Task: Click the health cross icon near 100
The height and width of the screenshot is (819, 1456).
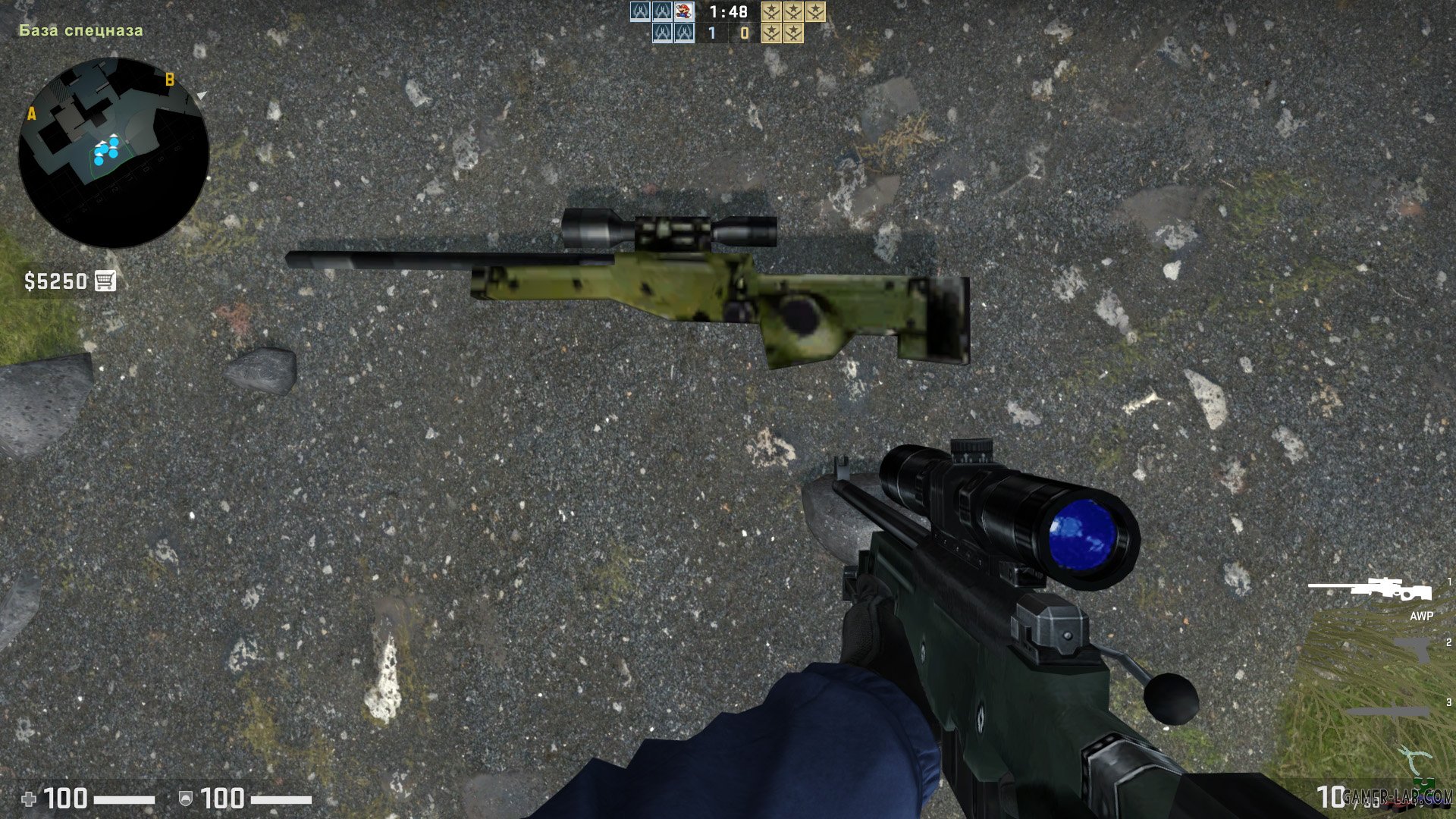Action: coord(29,799)
